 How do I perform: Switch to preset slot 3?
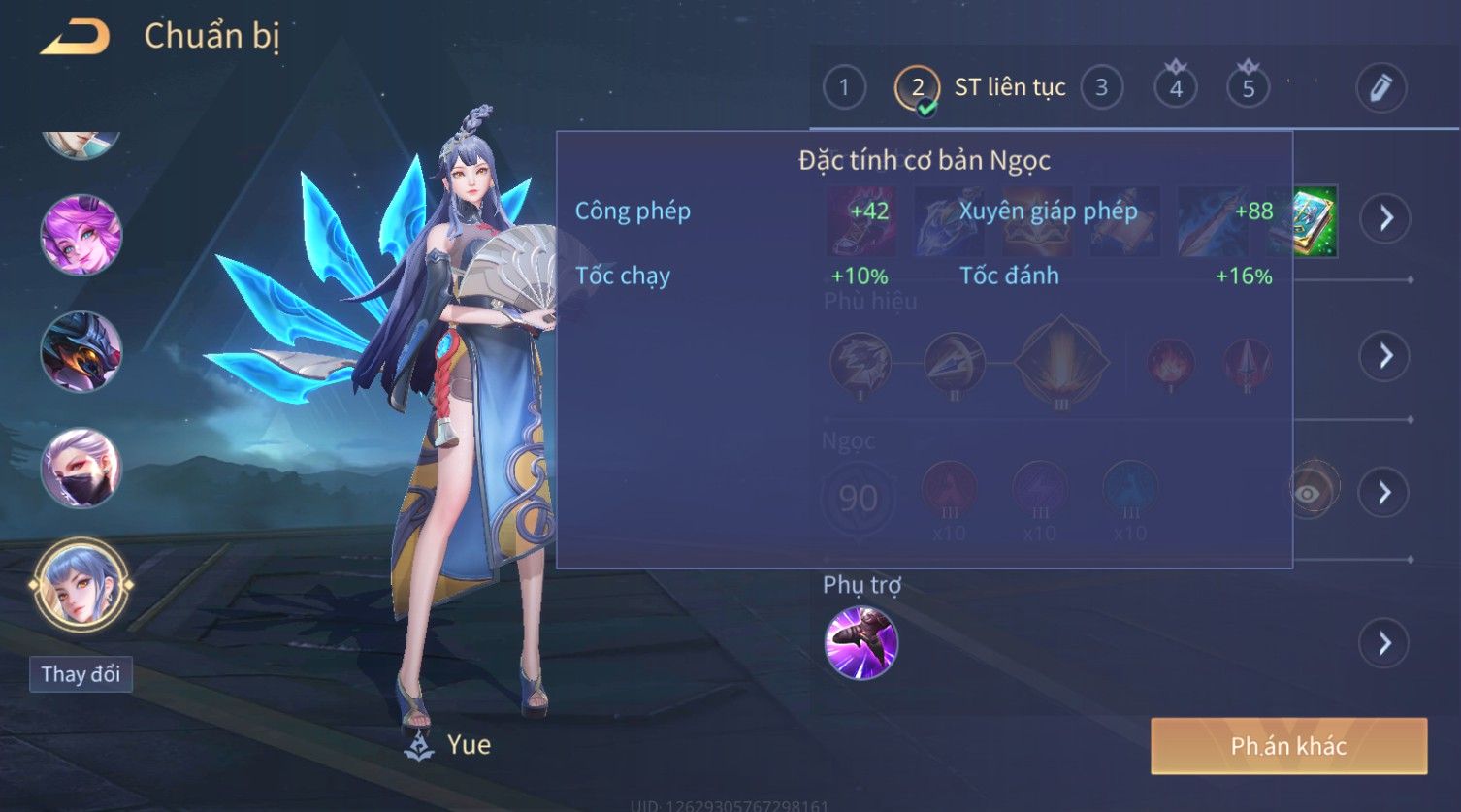click(x=1101, y=88)
